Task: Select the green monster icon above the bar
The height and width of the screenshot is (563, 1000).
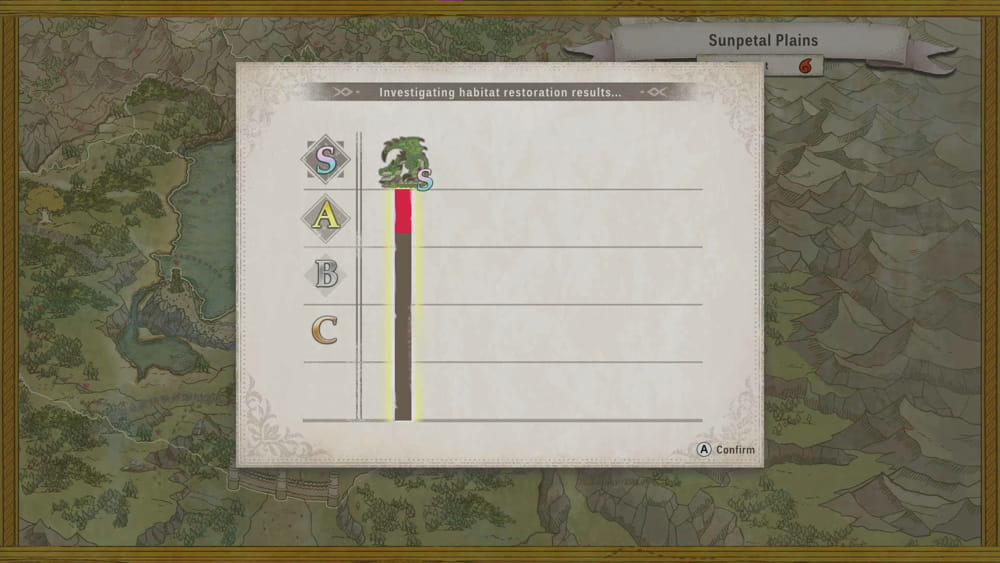Action: pyautogui.click(x=401, y=163)
